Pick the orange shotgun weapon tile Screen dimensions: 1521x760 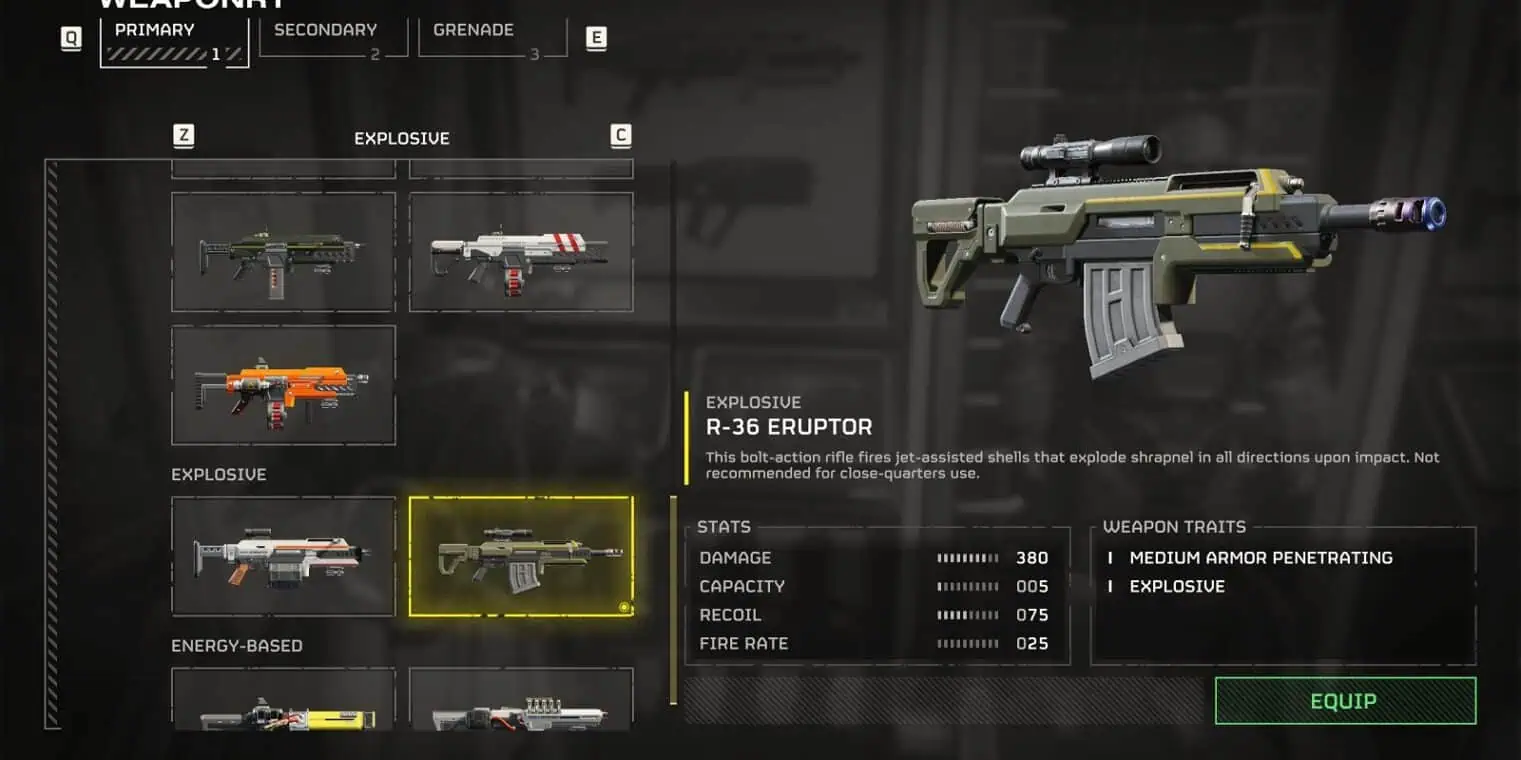(283, 385)
